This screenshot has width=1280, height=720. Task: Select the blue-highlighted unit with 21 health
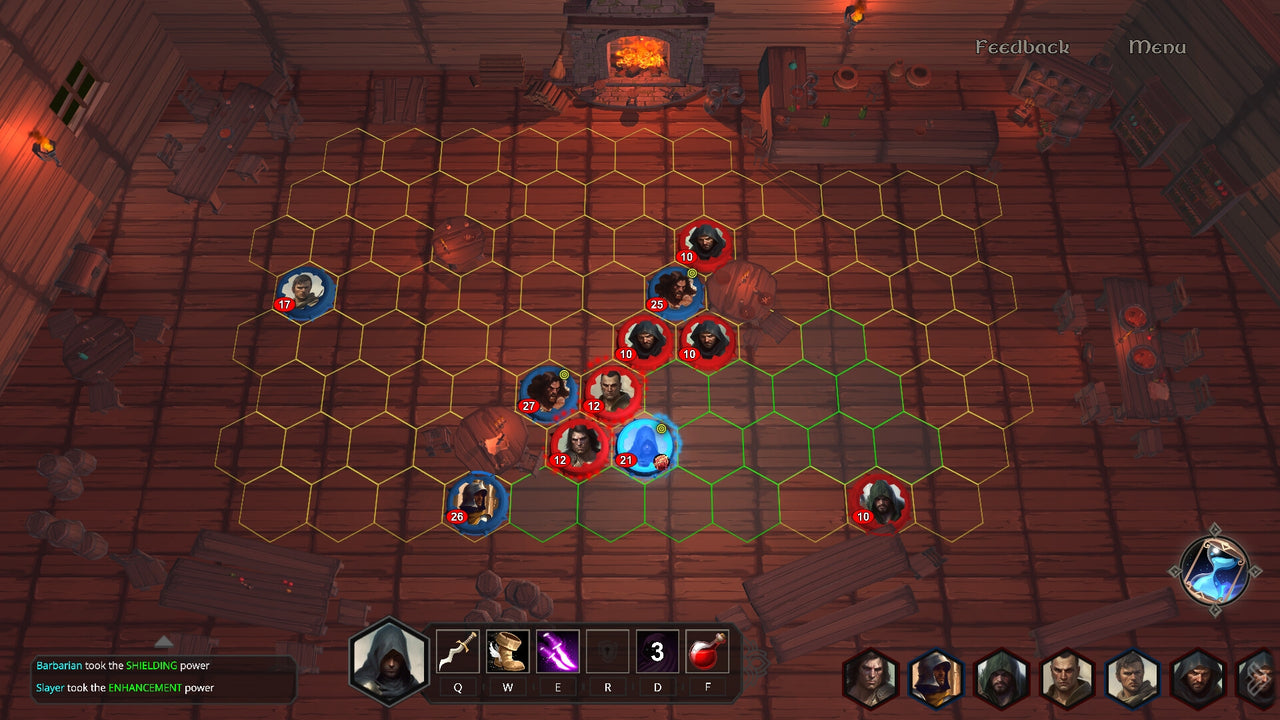[644, 445]
